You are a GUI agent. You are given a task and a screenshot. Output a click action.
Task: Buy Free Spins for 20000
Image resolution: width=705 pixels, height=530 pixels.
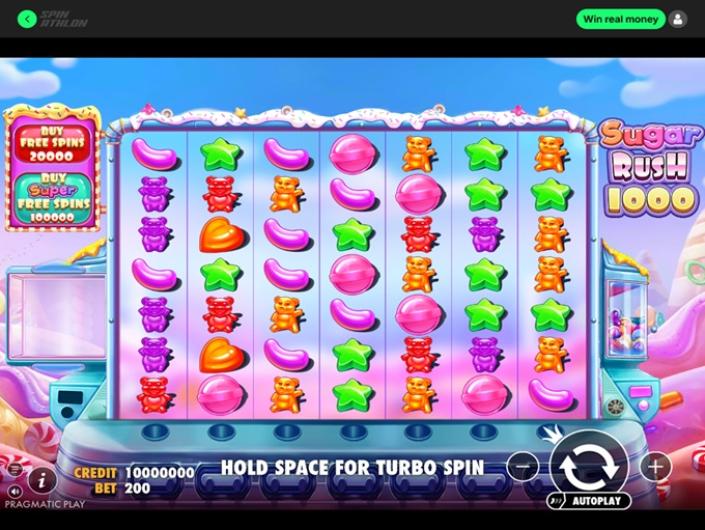53,143
